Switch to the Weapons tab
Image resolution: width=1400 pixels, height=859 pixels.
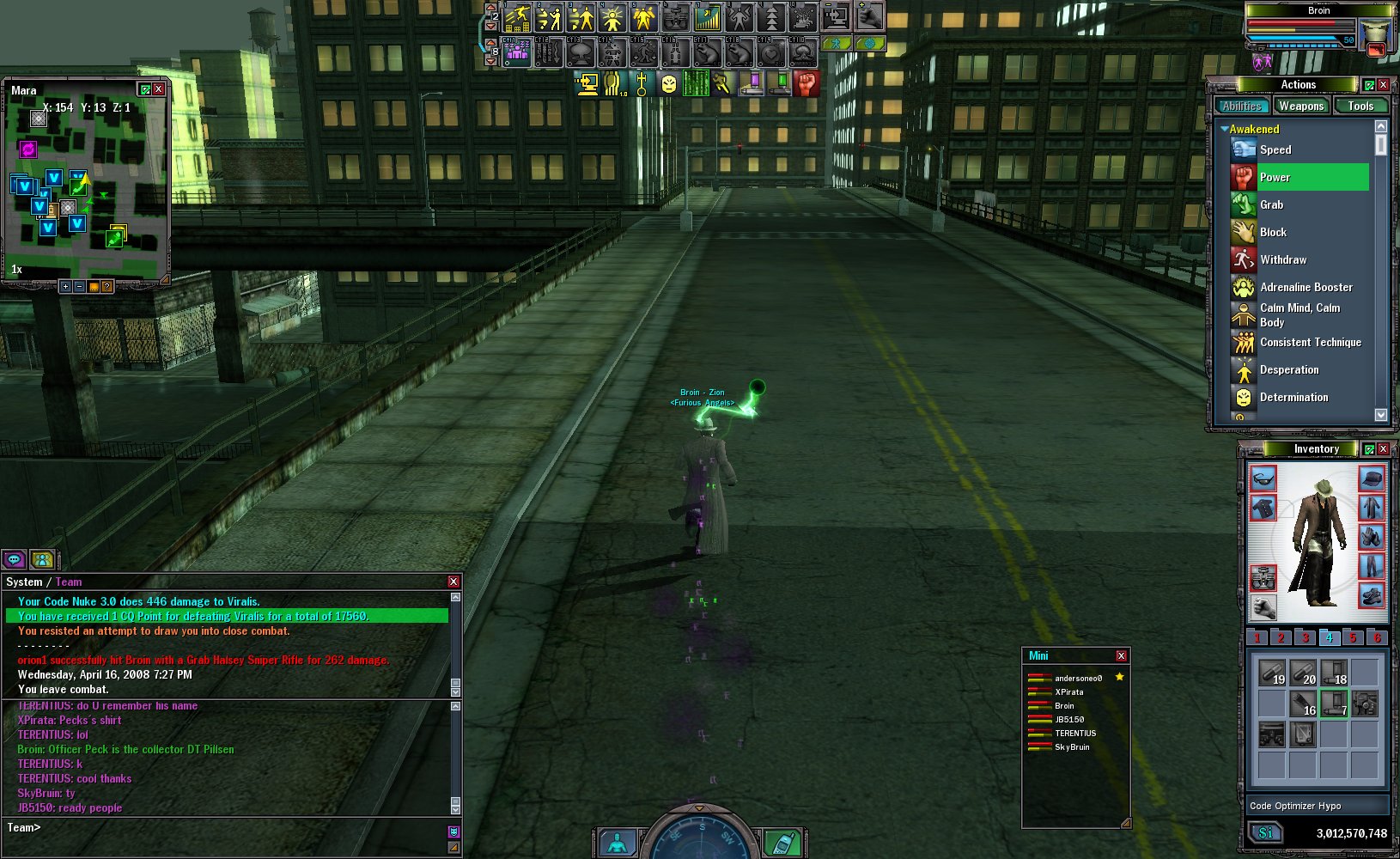(x=1300, y=106)
